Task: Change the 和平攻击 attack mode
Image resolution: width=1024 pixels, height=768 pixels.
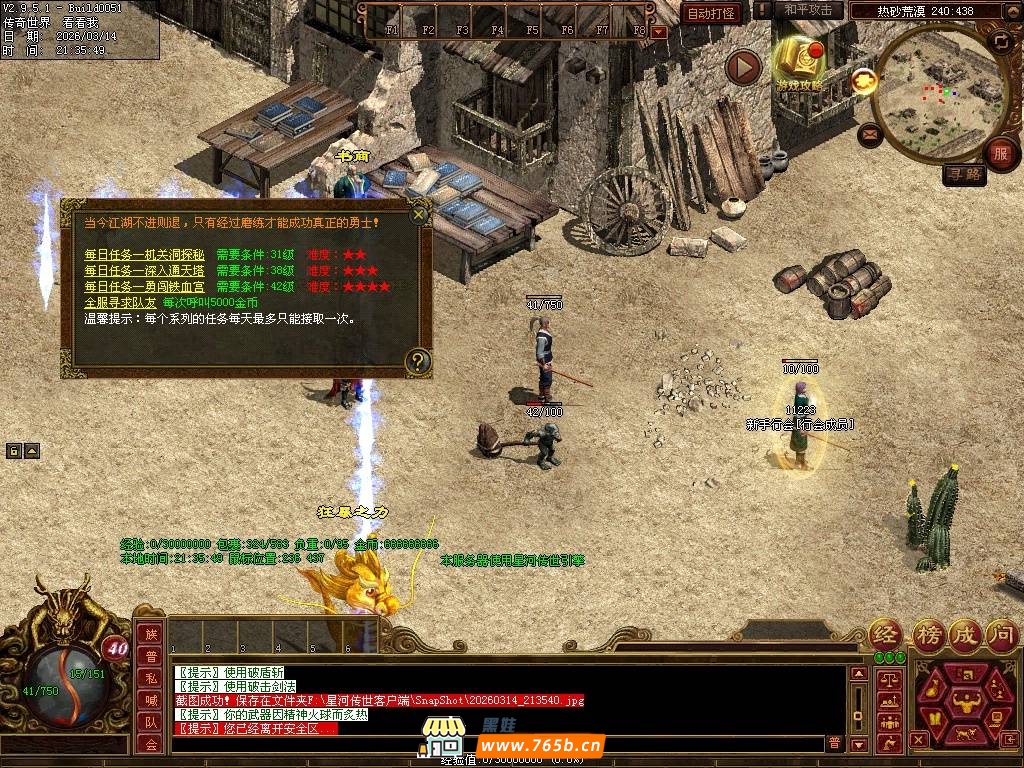Action: click(807, 10)
